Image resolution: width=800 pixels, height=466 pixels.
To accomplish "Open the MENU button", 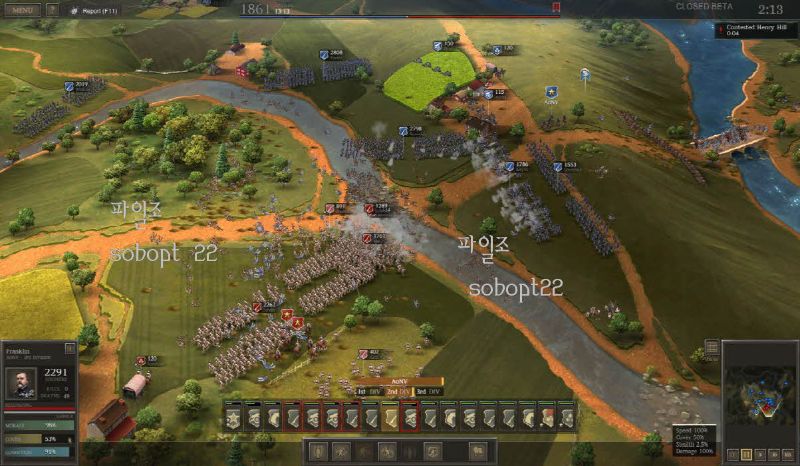I will pyautogui.click(x=22, y=9).
